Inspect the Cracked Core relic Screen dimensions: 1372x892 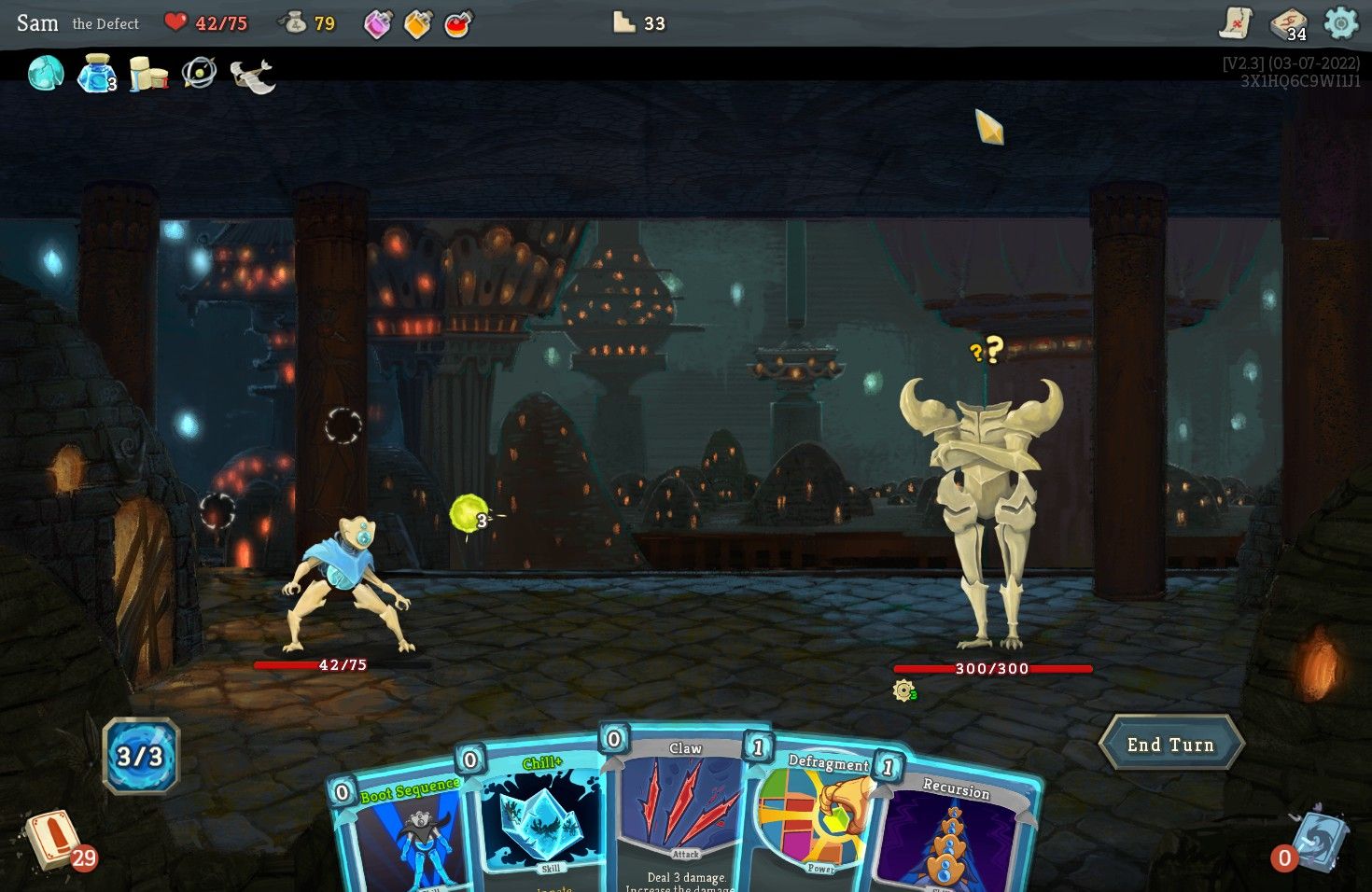coord(45,73)
